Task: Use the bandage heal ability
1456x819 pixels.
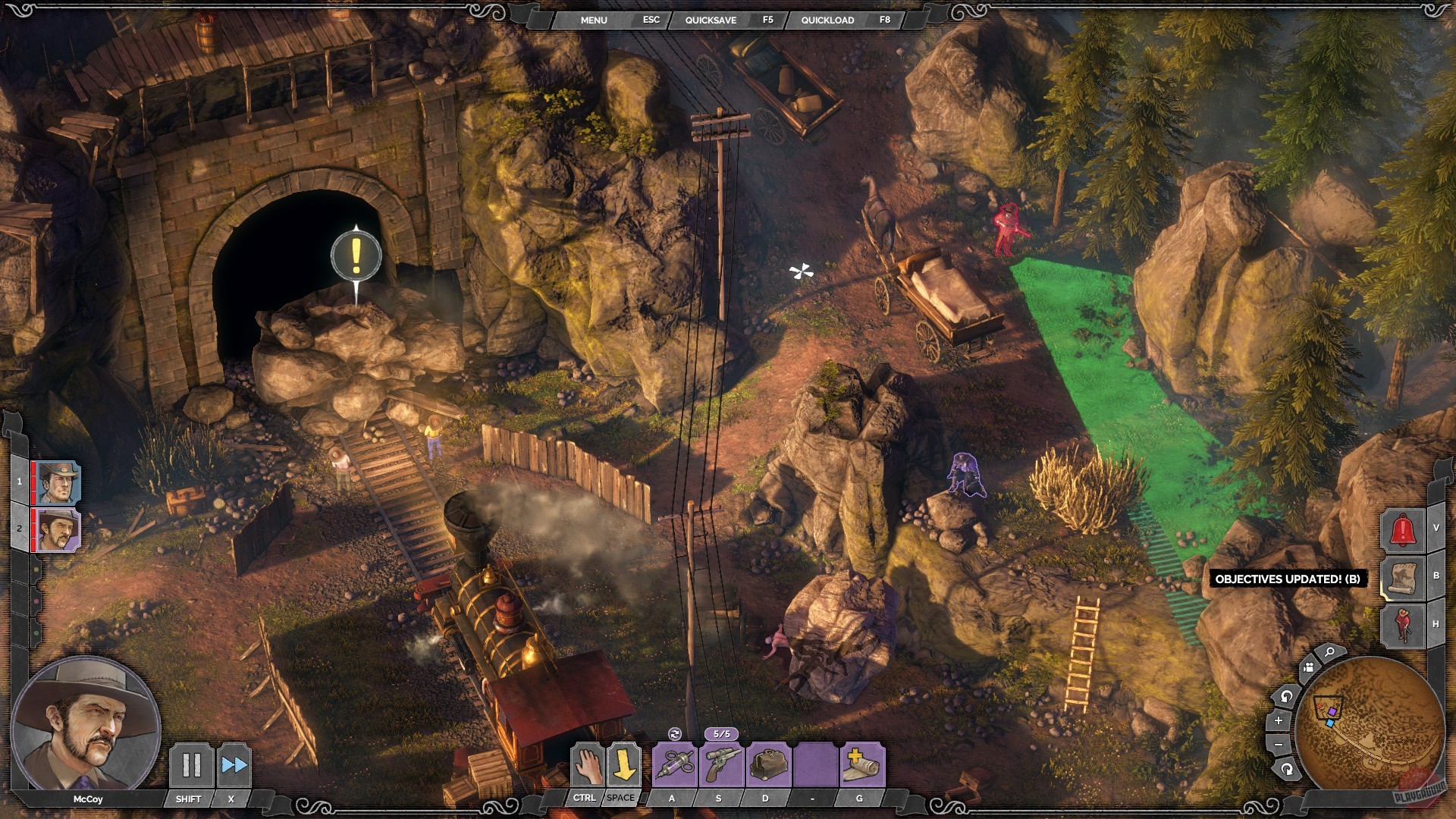Action: [x=861, y=764]
